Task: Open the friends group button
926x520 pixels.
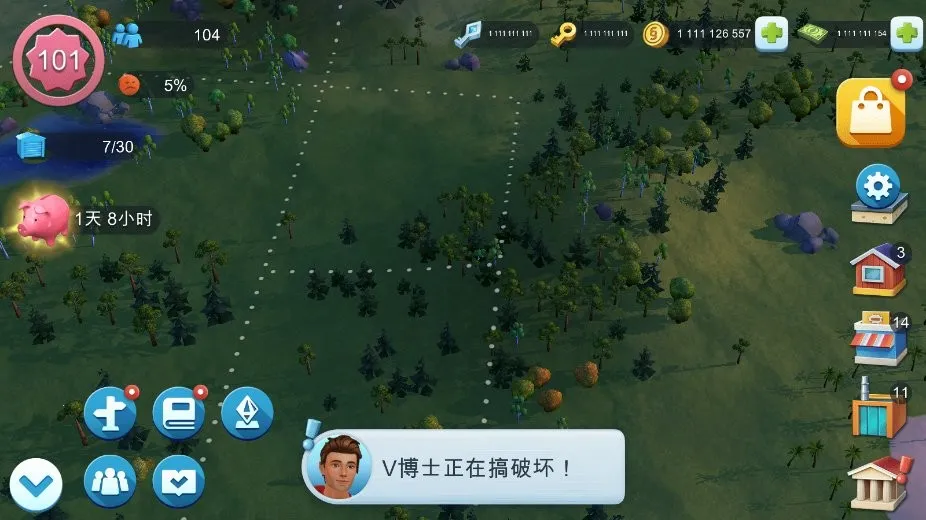Action: pos(109,482)
